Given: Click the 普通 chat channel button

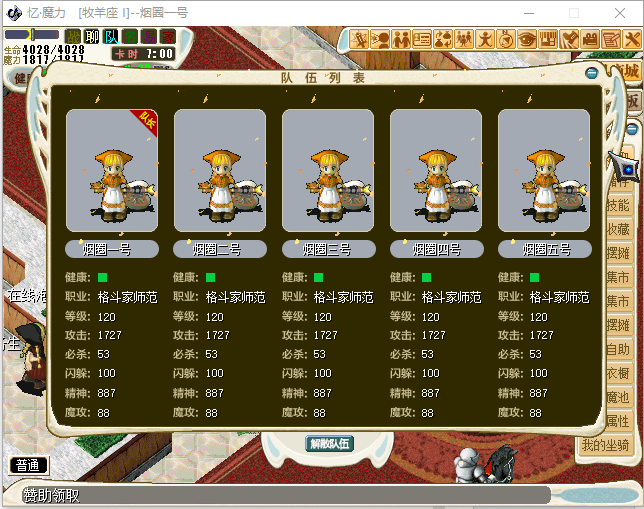Looking at the screenshot, I should 28,465.
